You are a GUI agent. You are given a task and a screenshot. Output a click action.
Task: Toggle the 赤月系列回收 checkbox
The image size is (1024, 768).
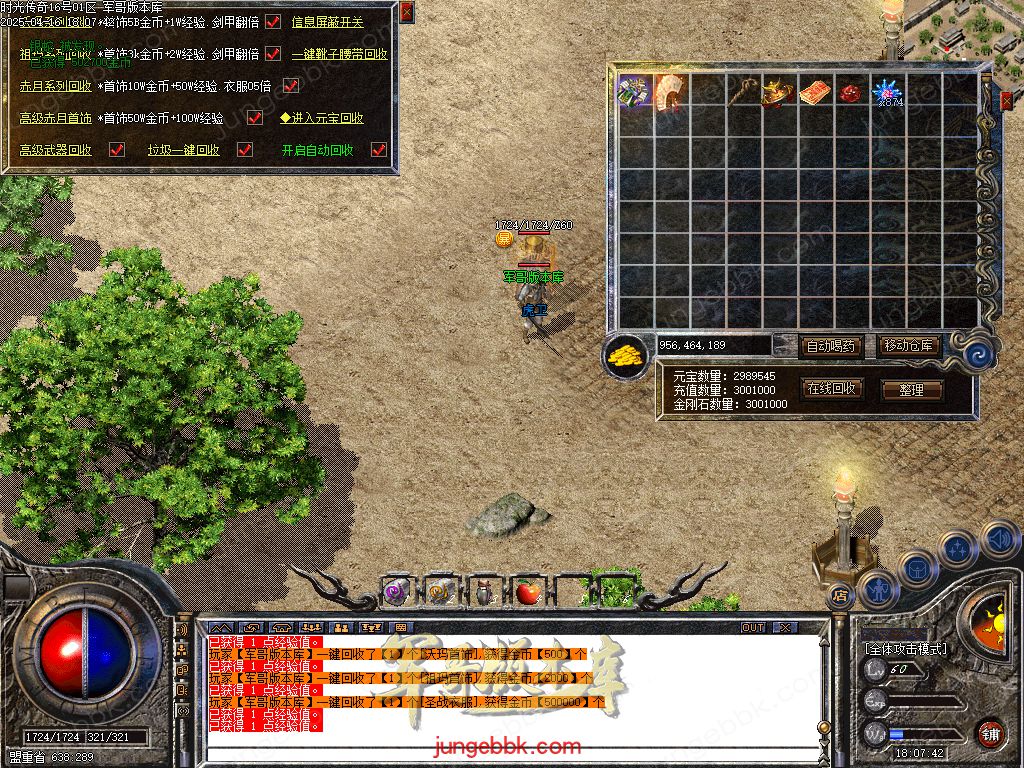[x=291, y=86]
